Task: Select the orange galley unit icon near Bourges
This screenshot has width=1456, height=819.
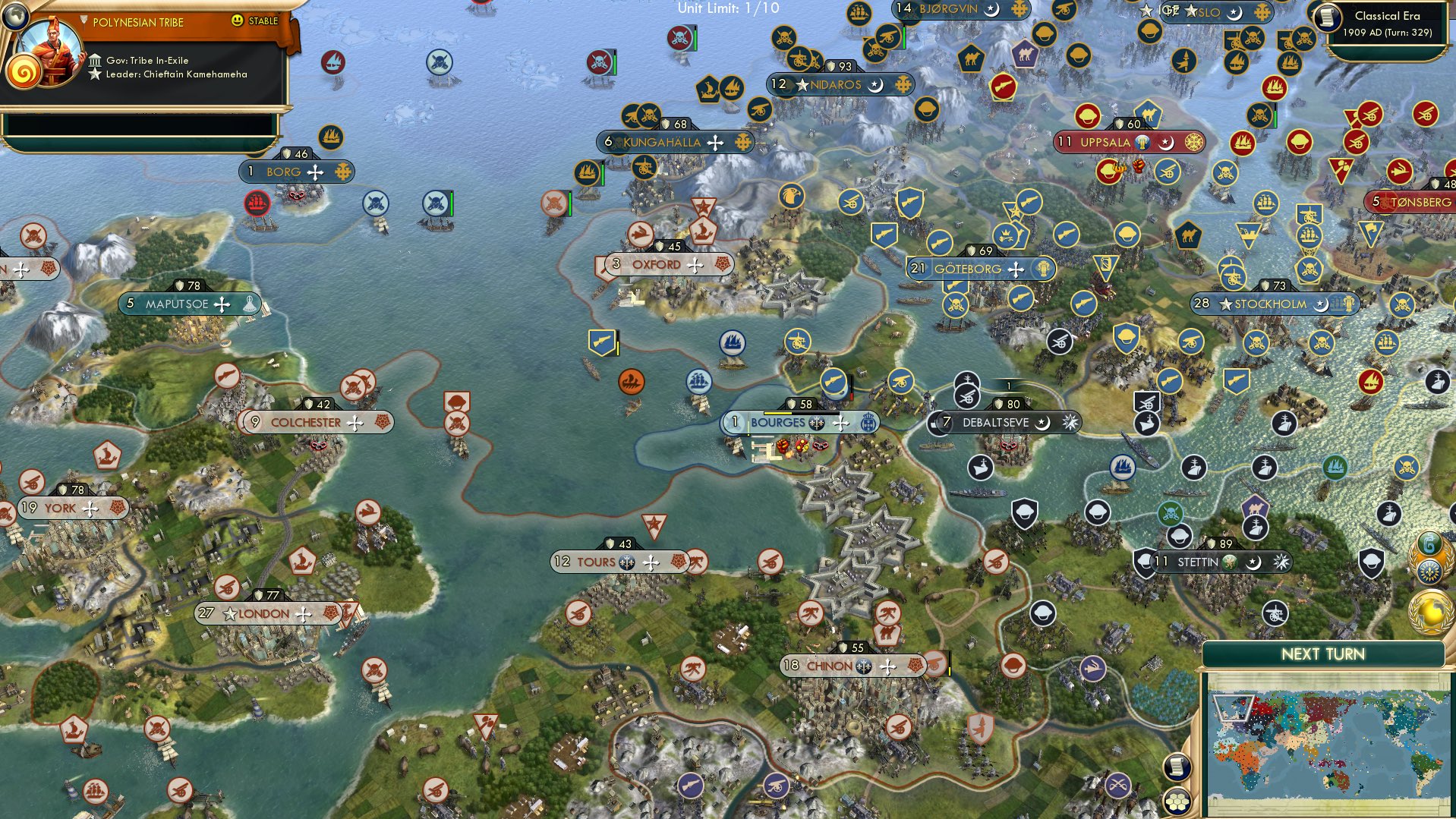Action: pos(632,383)
